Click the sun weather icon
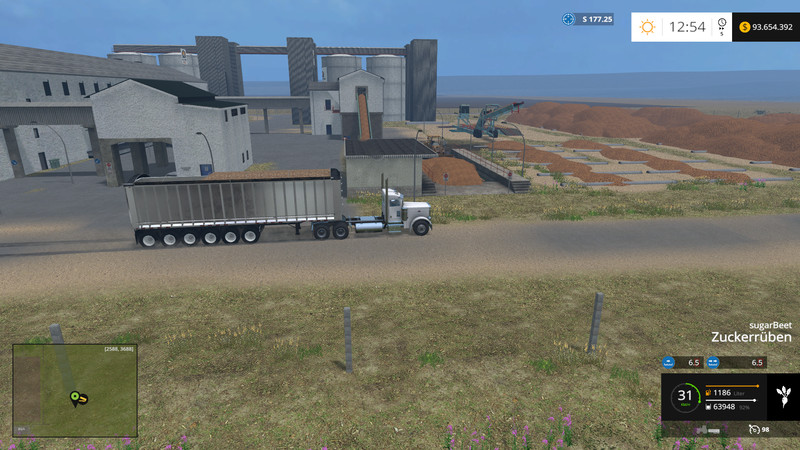 (647, 27)
